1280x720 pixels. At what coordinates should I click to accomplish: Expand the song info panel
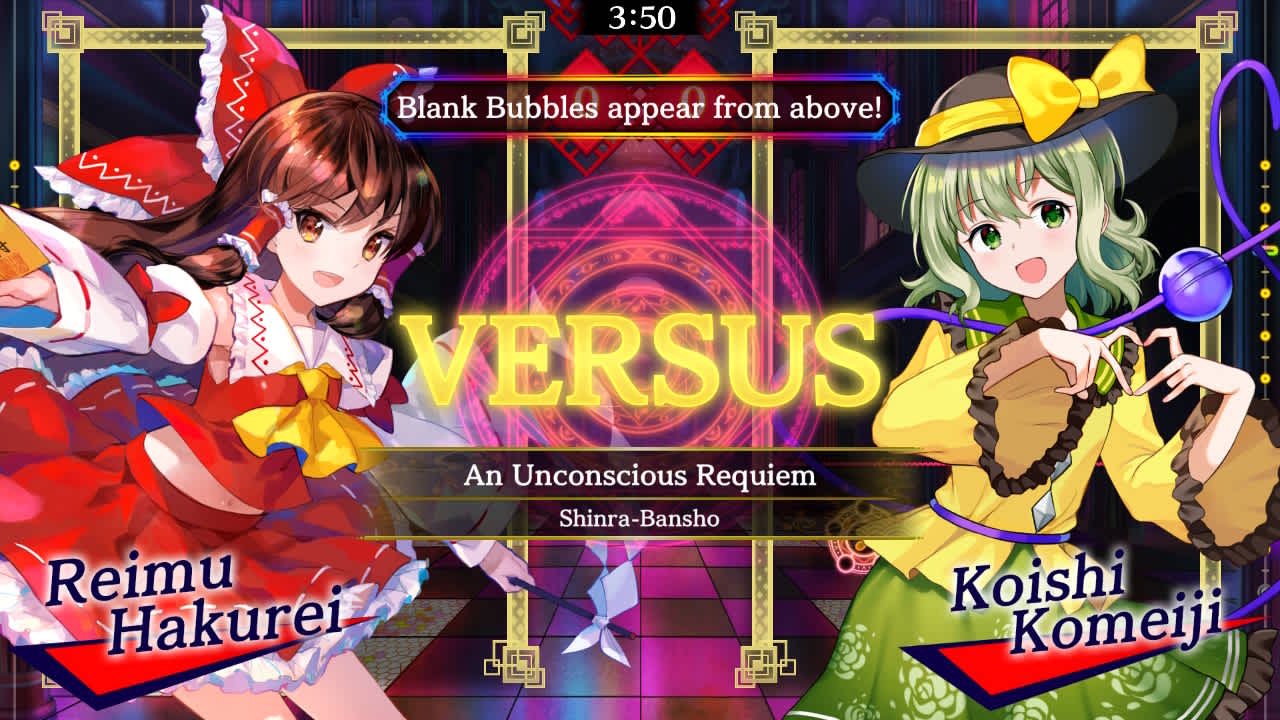click(640, 493)
